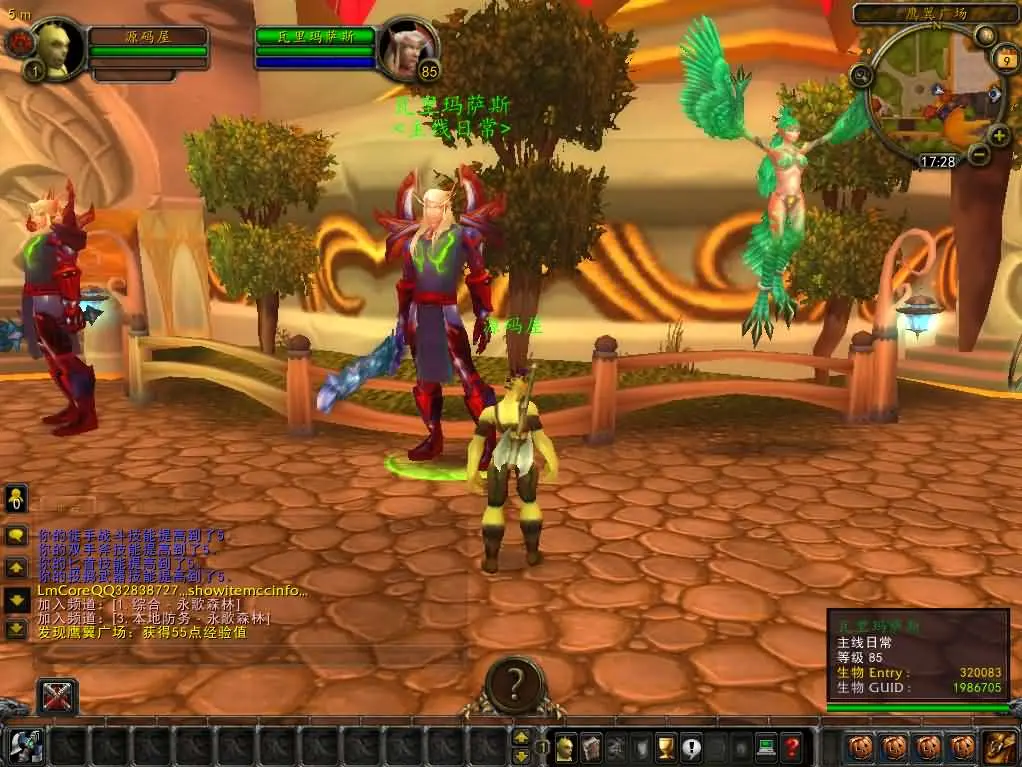Screen dimensions: 1022x767
Task: Open help via the red question mark
Action: click(791, 746)
